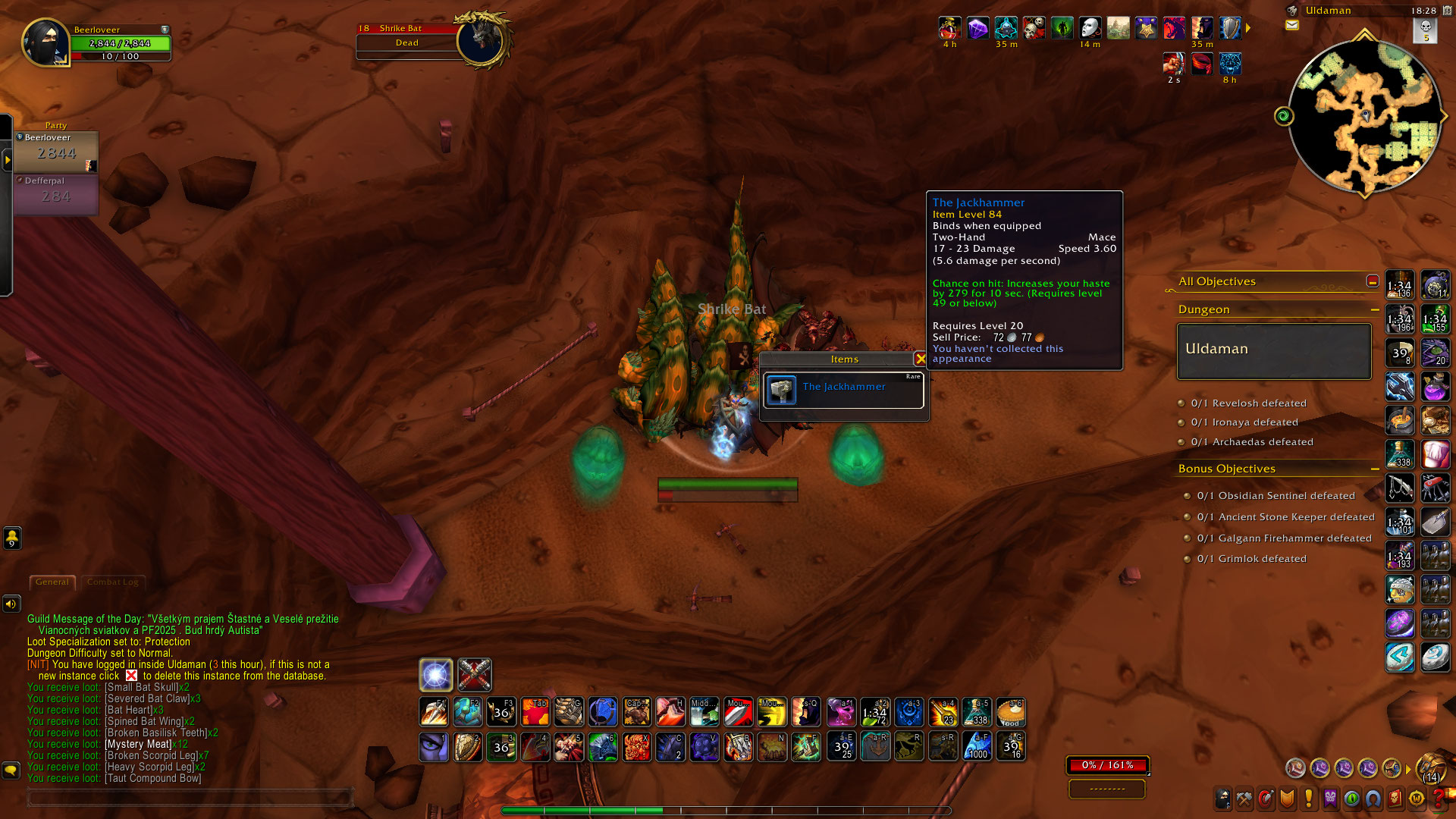1456x819 pixels.
Task: Minimize the Bonus Objectives section
Action: click(1375, 469)
